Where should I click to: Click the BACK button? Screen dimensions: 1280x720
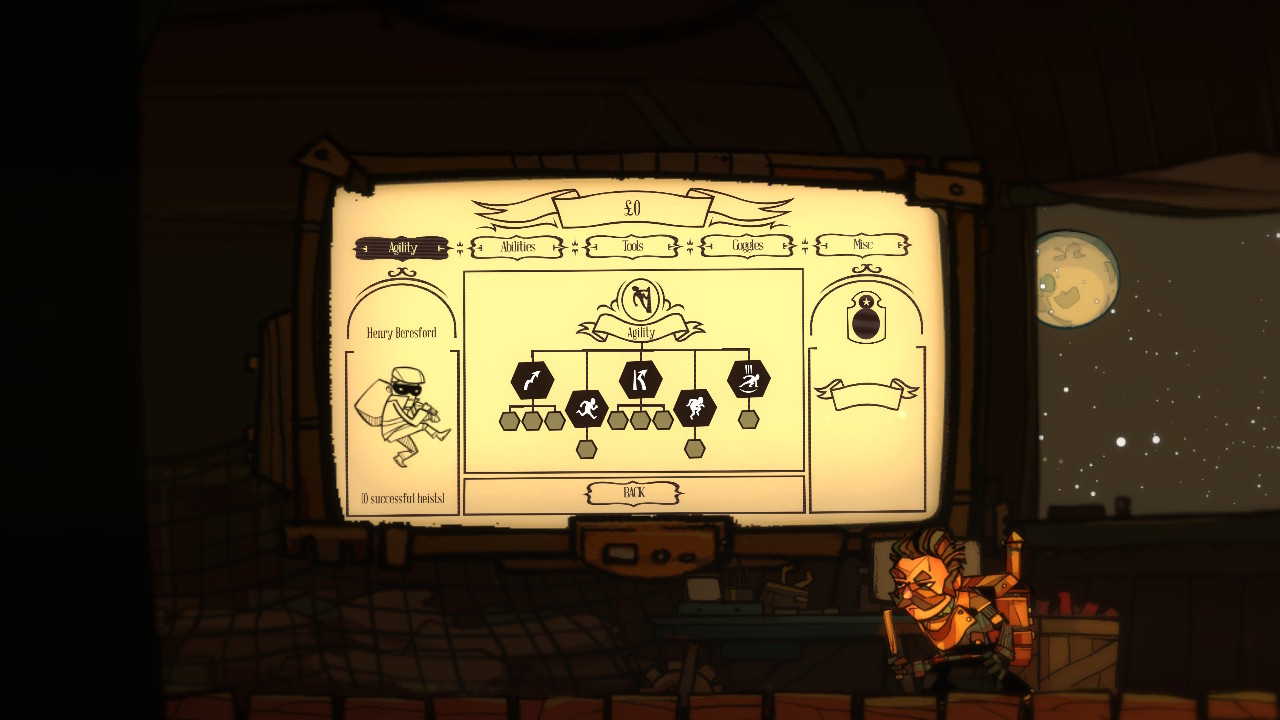(634, 493)
